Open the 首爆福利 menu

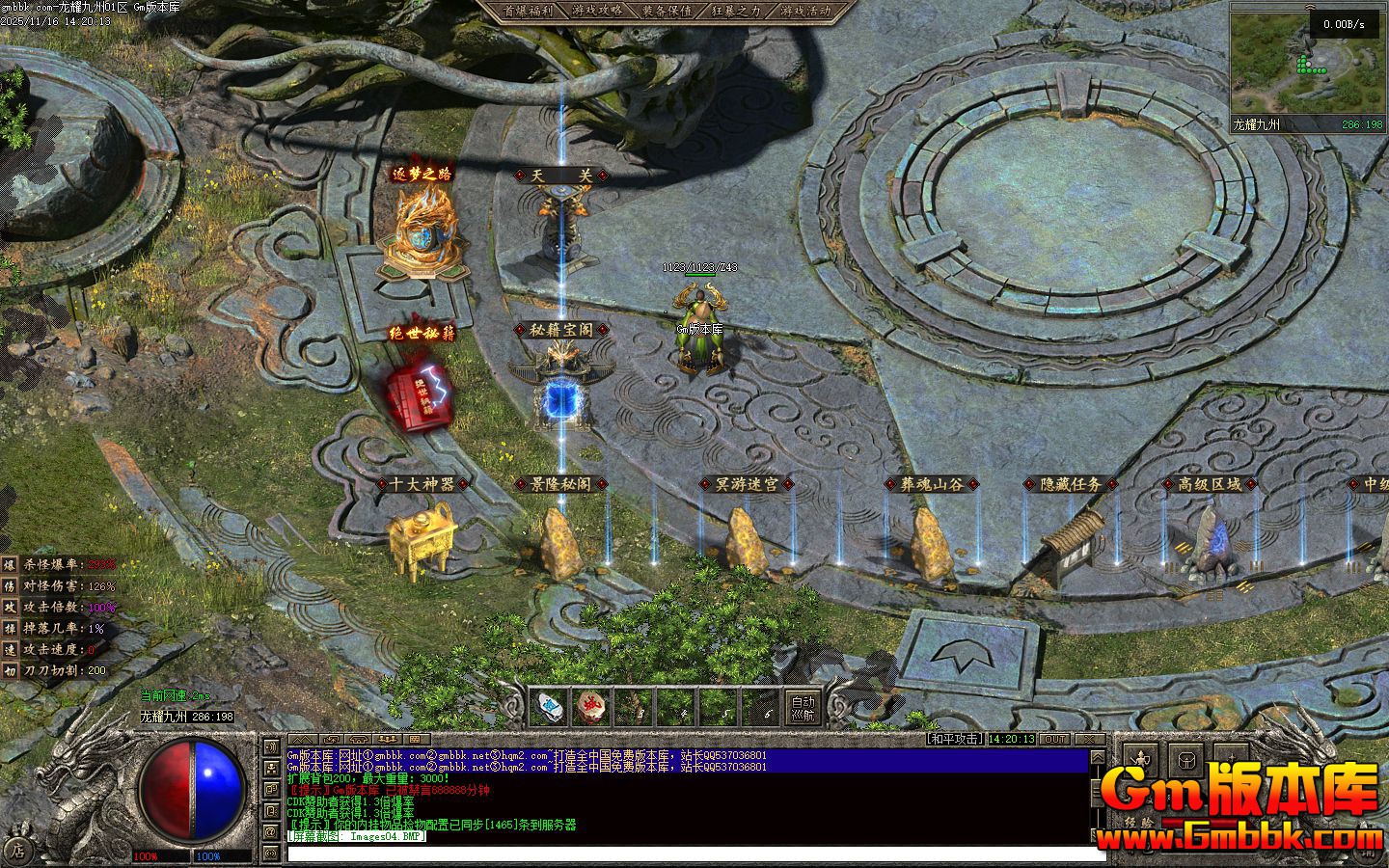pos(528,12)
